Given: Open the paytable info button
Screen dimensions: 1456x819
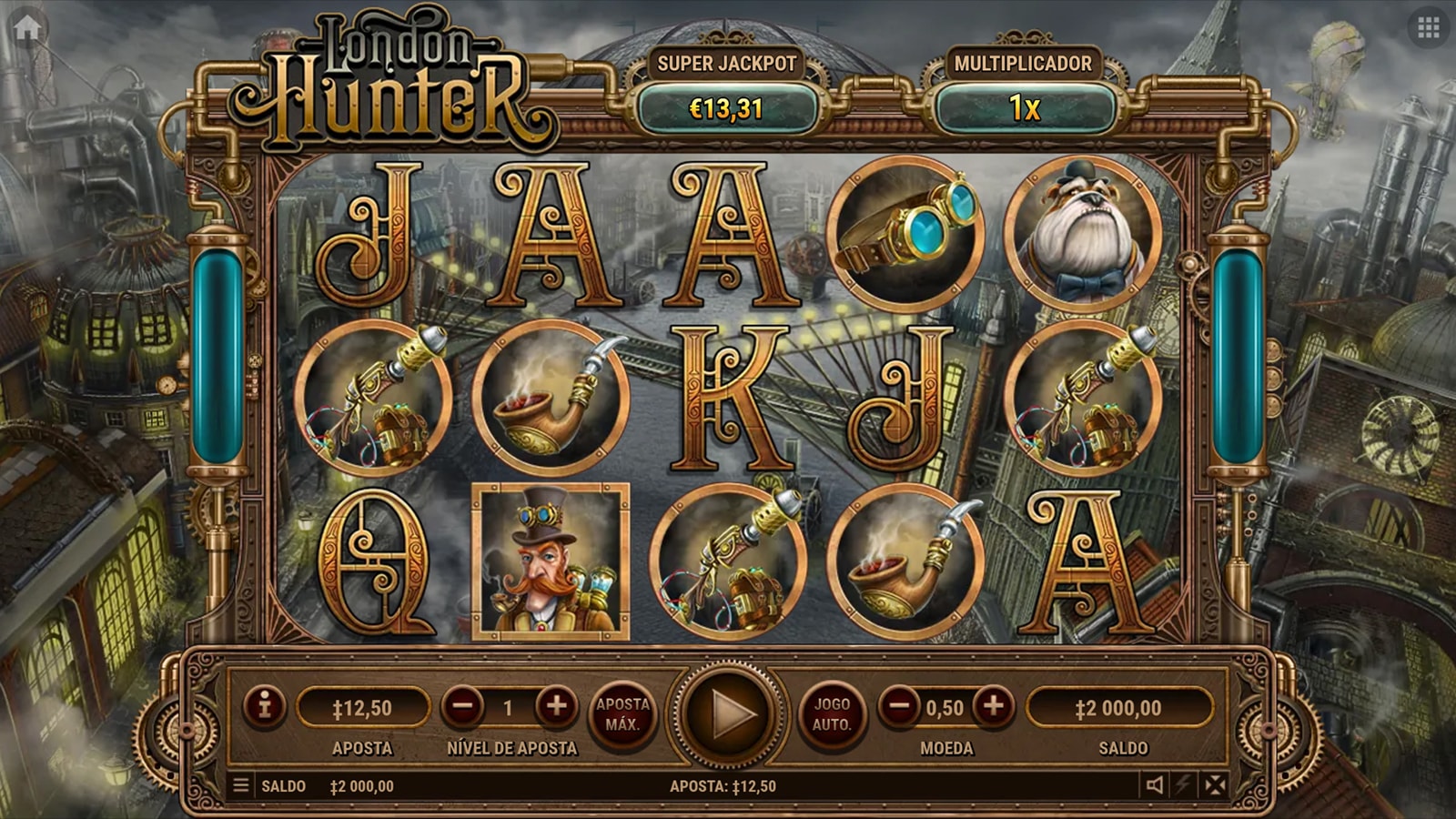Looking at the screenshot, I should pos(265,706).
